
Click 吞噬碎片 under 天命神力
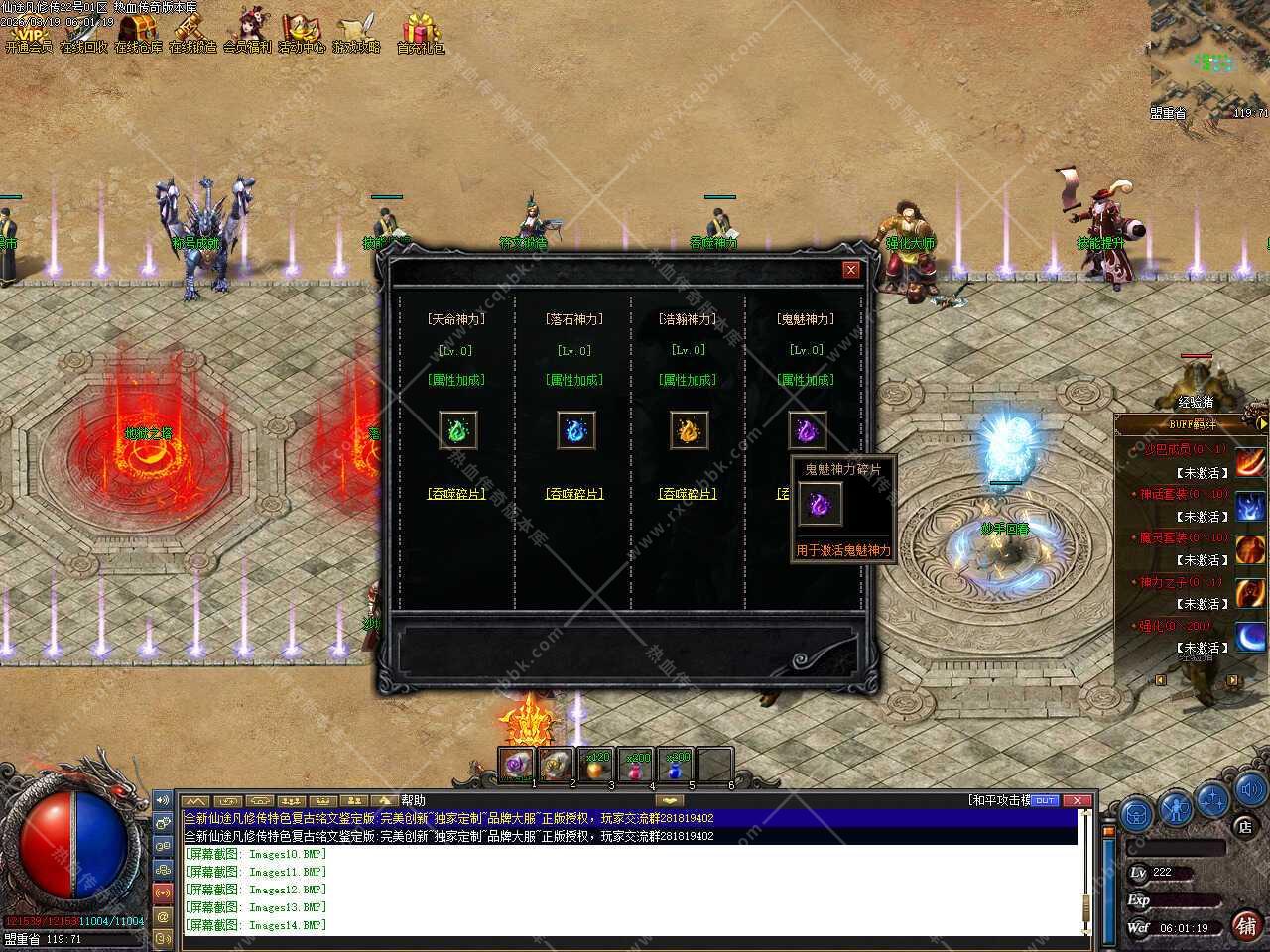click(x=458, y=493)
